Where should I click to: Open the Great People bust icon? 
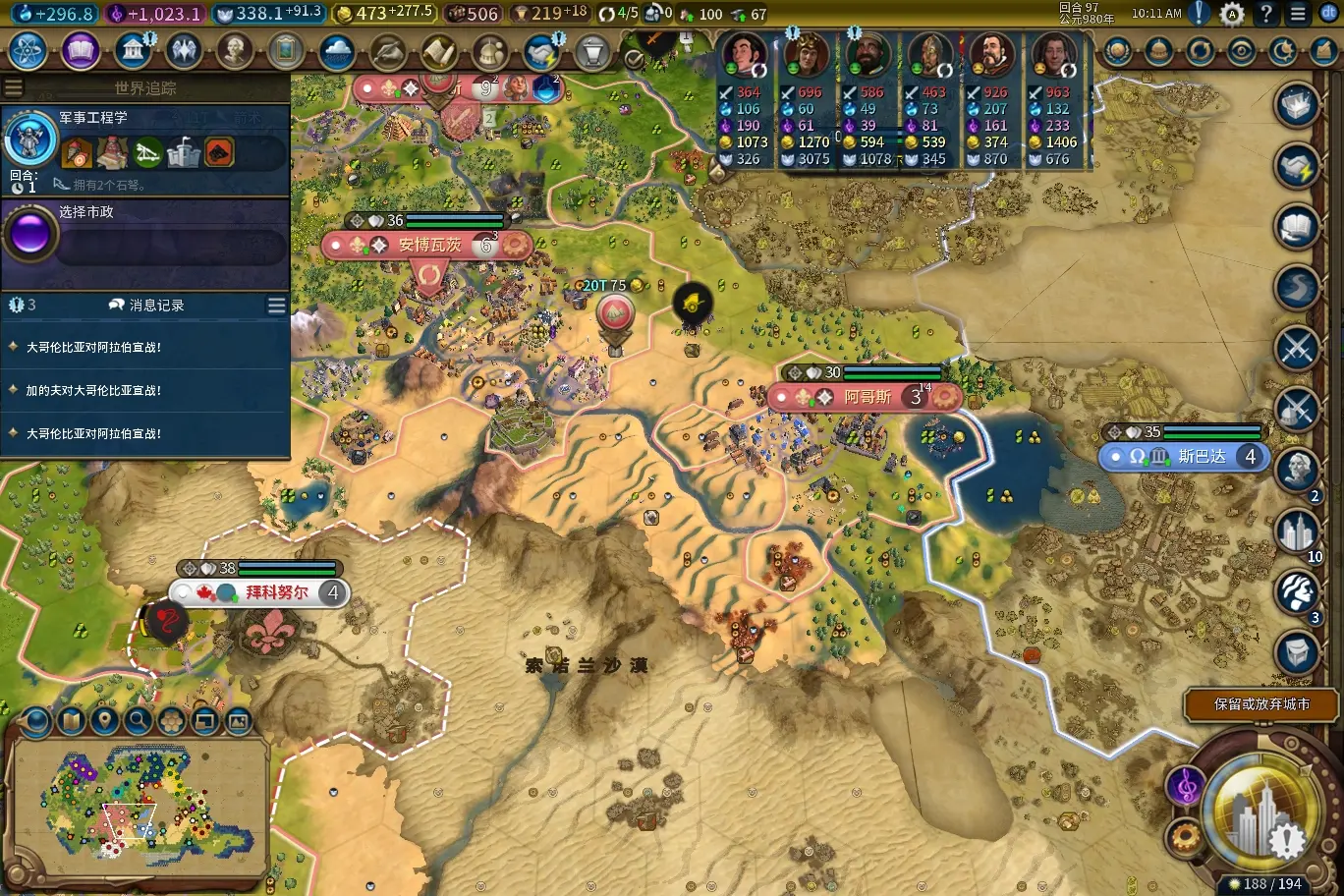234,51
